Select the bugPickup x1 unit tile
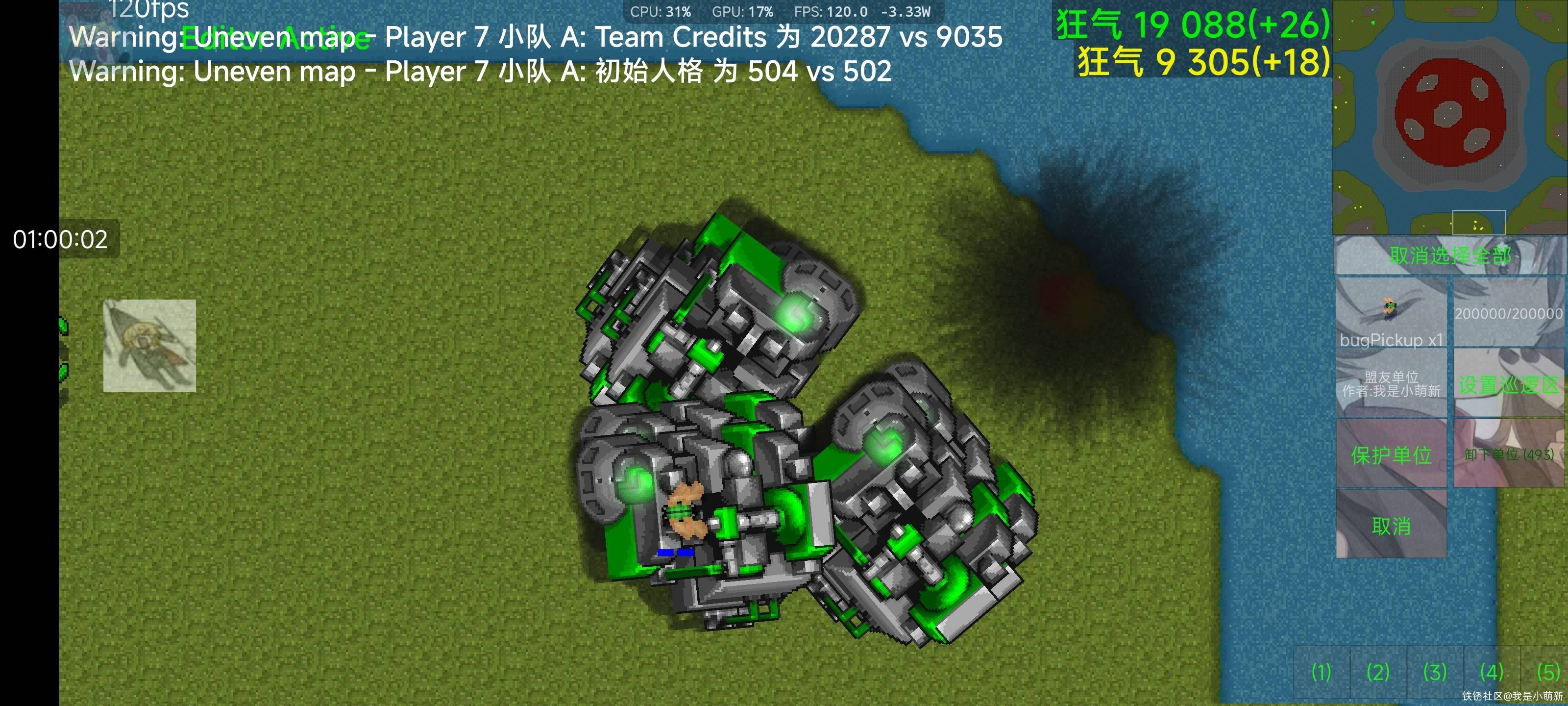 click(x=1391, y=313)
